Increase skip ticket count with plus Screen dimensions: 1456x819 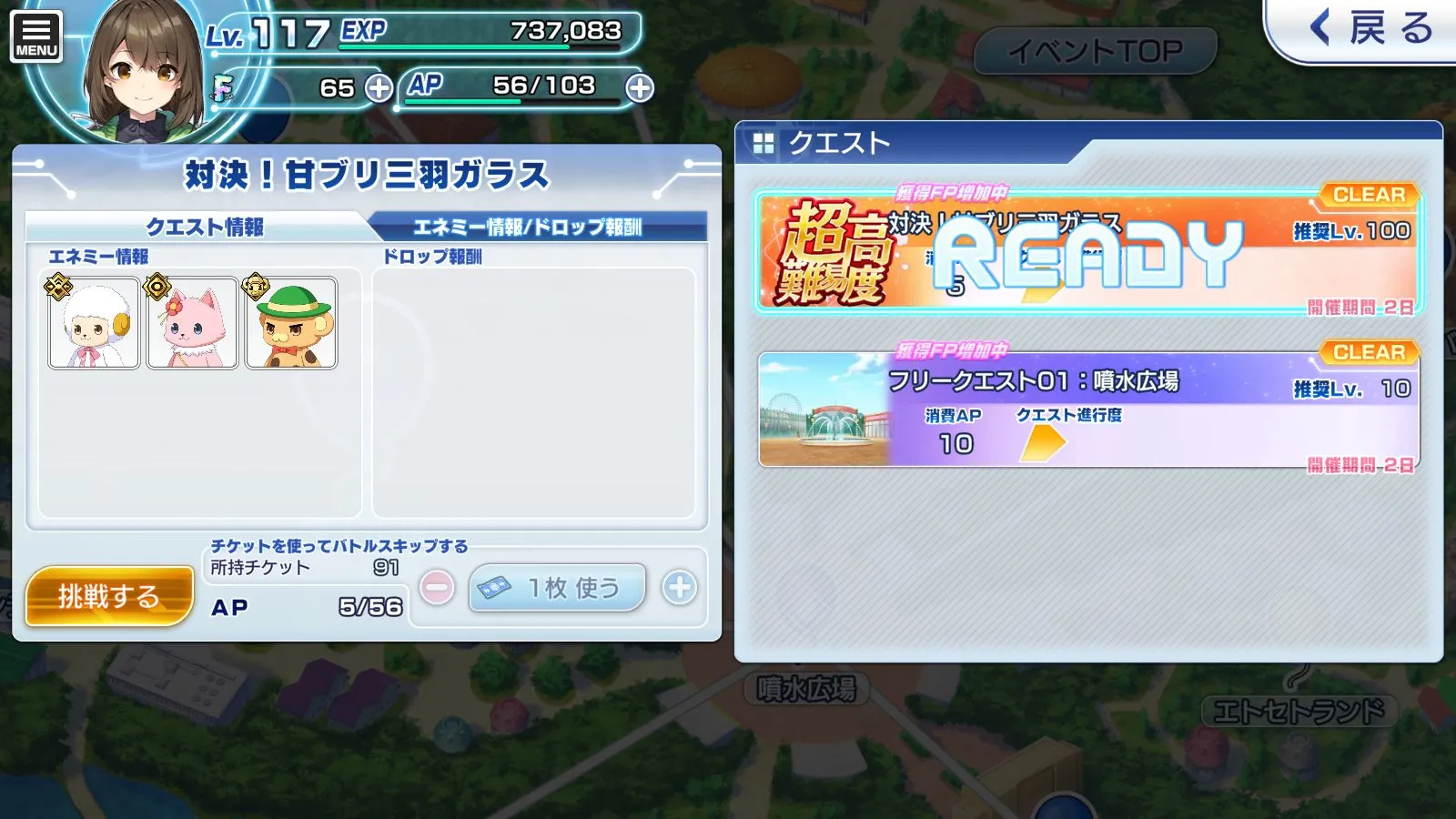tap(679, 588)
